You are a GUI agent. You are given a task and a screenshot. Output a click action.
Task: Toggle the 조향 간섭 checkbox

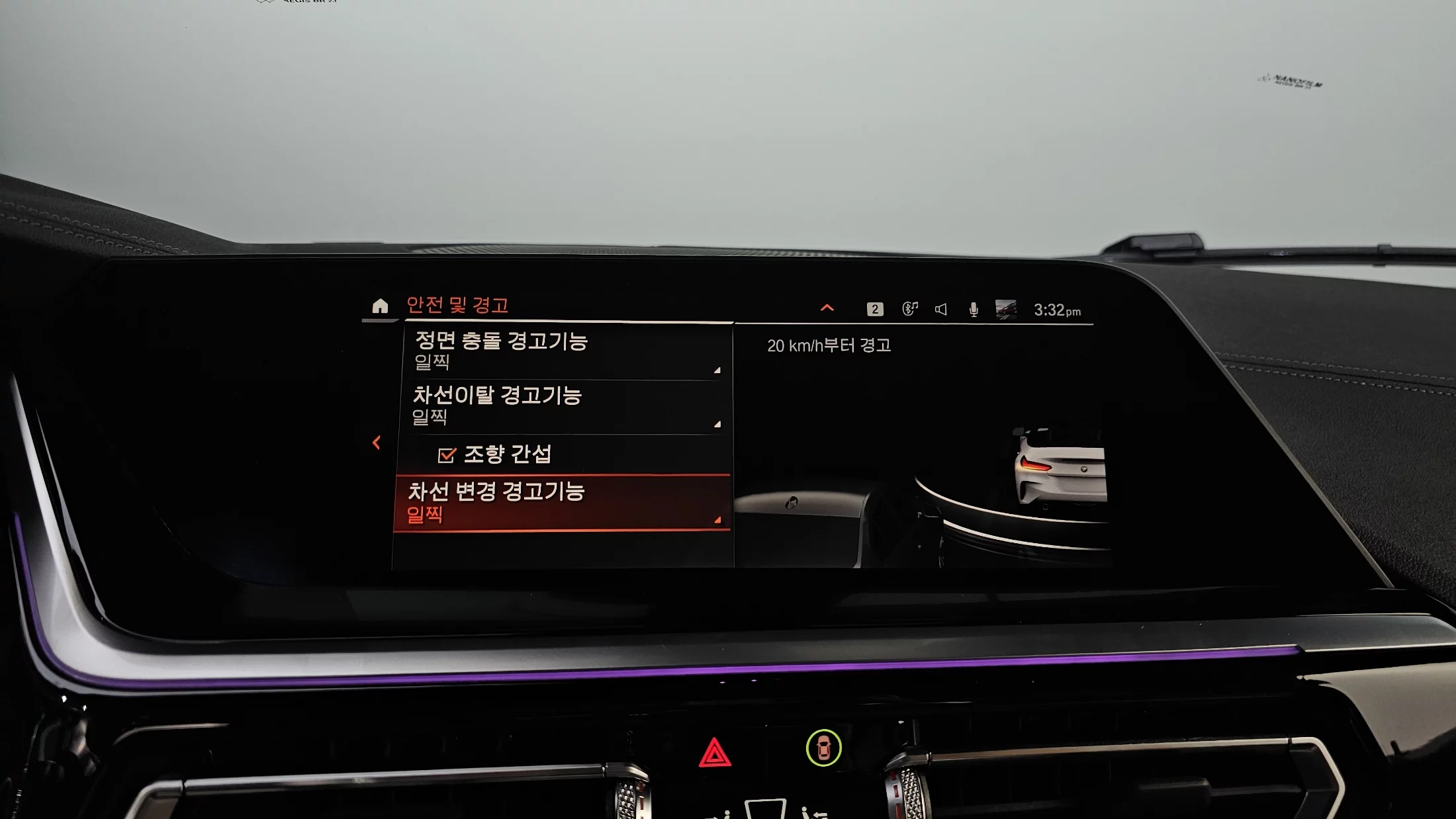(x=447, y=454)
